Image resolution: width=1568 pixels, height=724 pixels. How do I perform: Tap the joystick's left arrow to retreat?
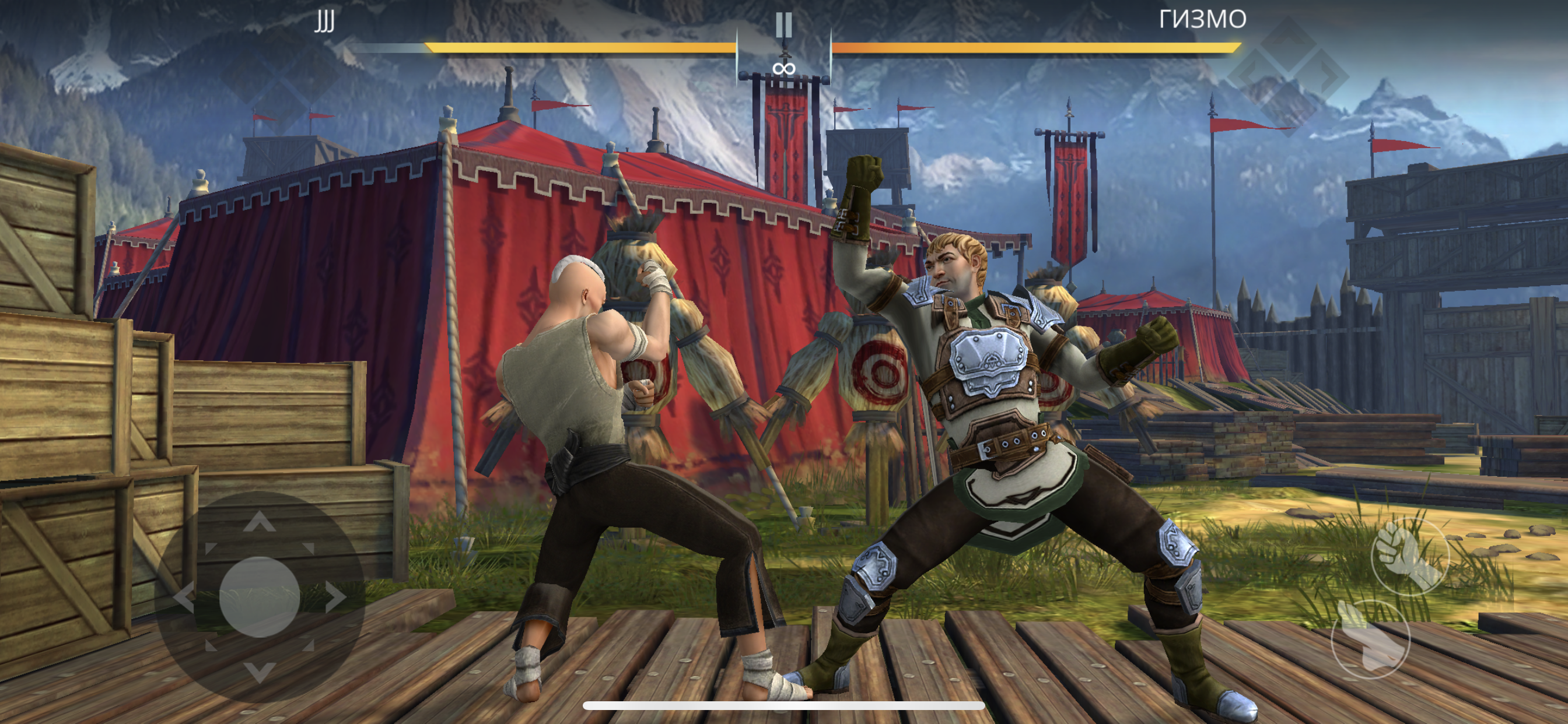tap(184, 598)
